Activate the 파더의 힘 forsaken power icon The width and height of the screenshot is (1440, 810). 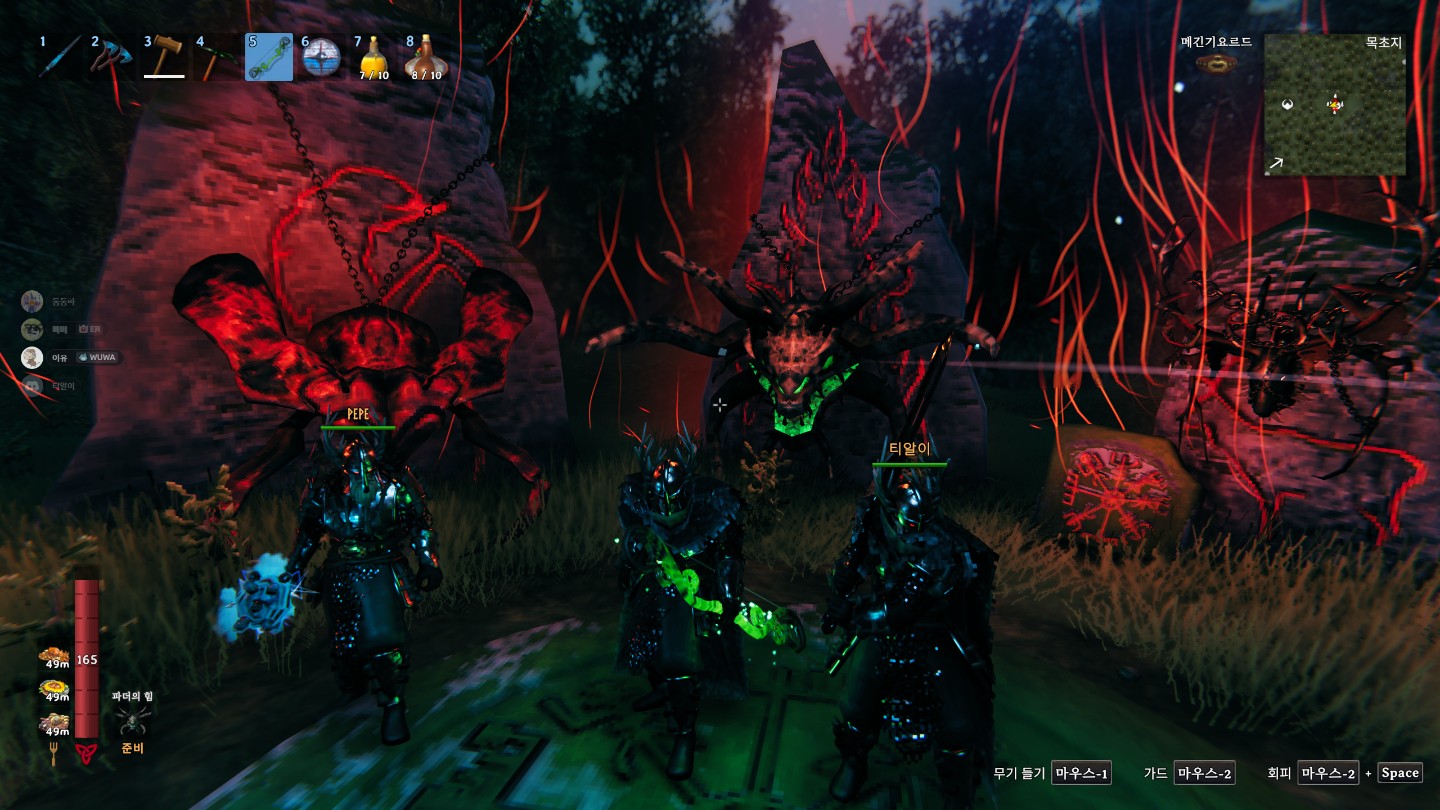click(x=132, y=720)
